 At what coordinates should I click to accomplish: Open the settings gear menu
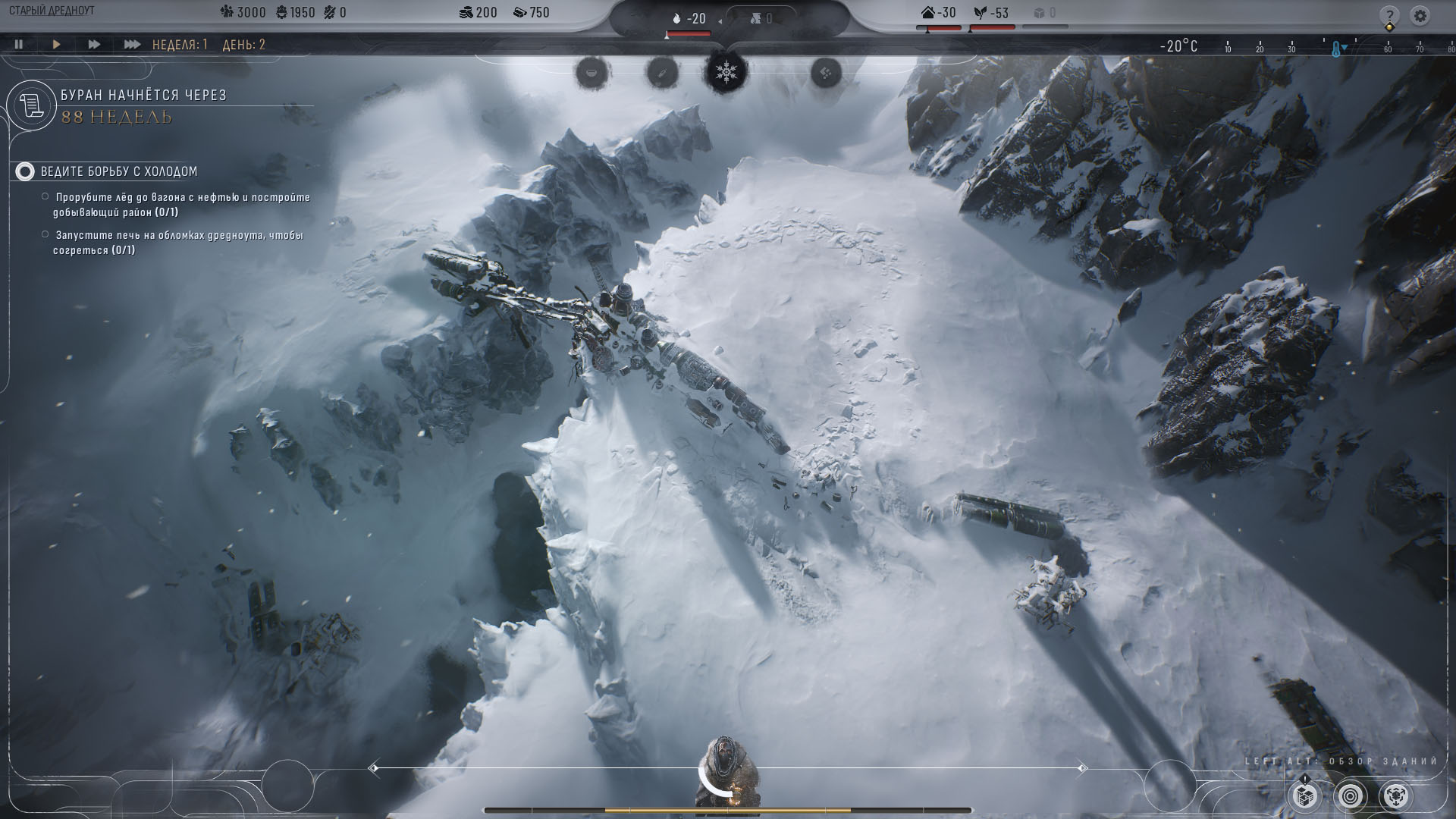(1420, 15)
